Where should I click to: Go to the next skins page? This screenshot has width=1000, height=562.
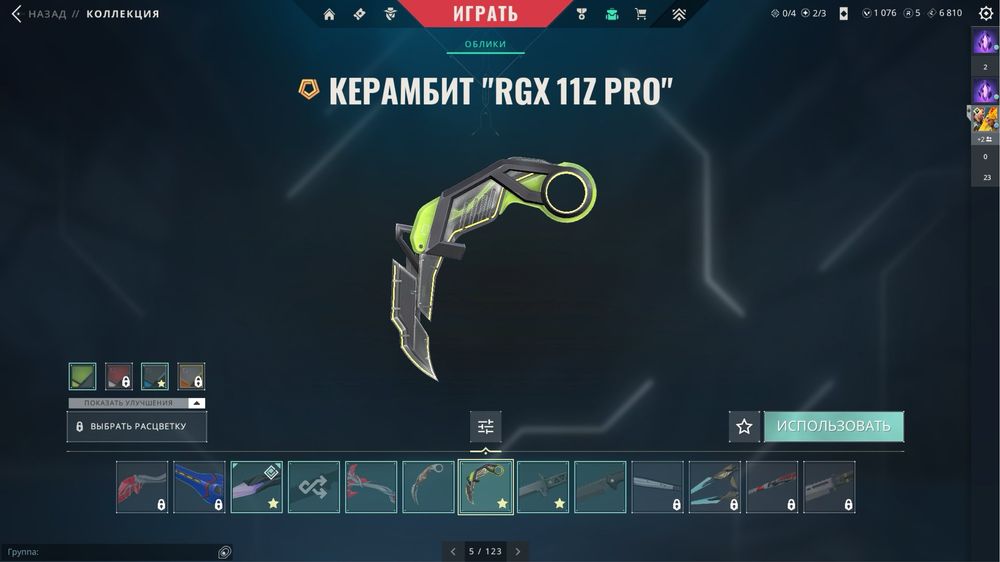pos(517,551)
